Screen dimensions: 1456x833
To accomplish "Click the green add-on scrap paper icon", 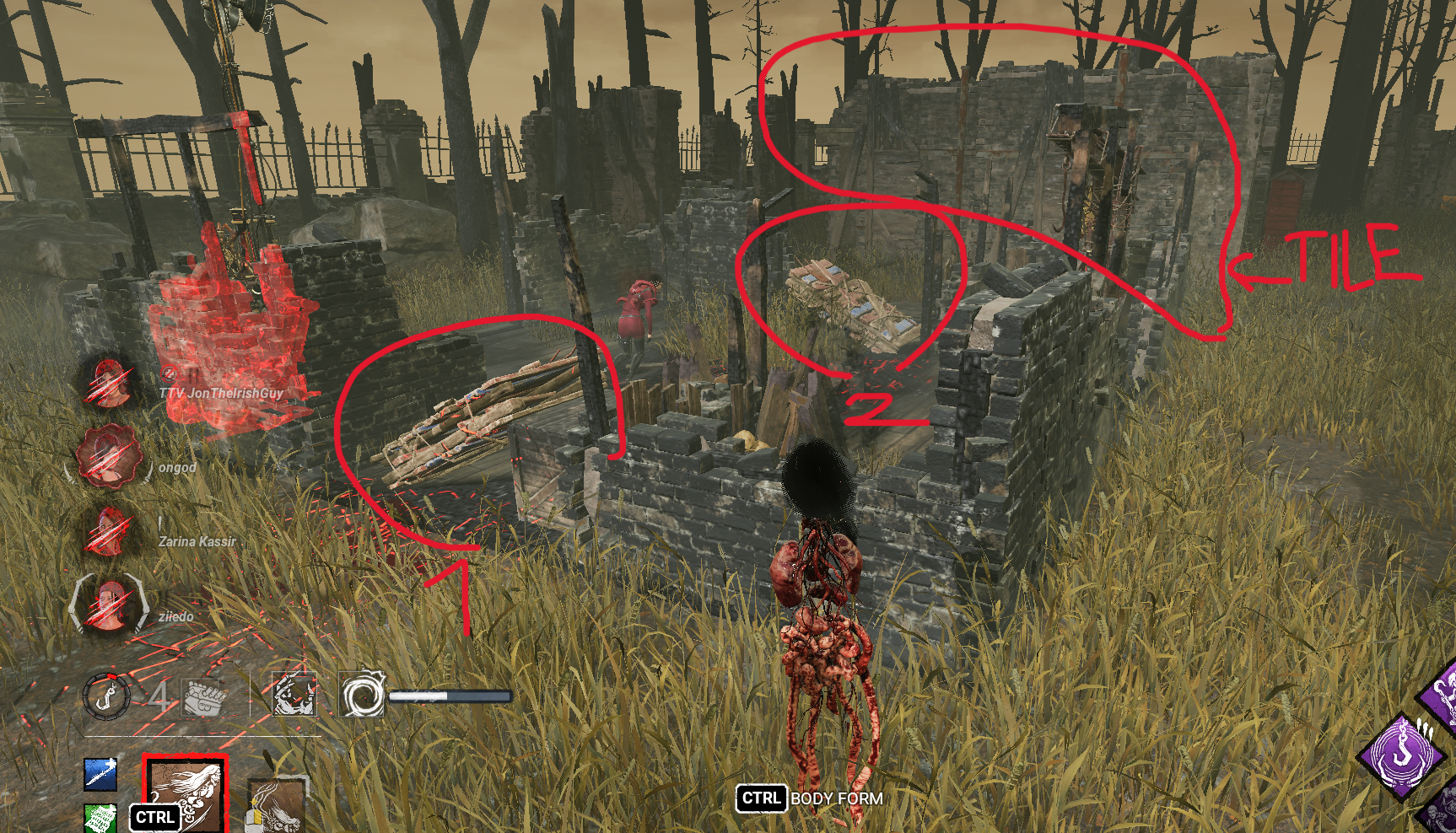I will [x=100, y=819].
